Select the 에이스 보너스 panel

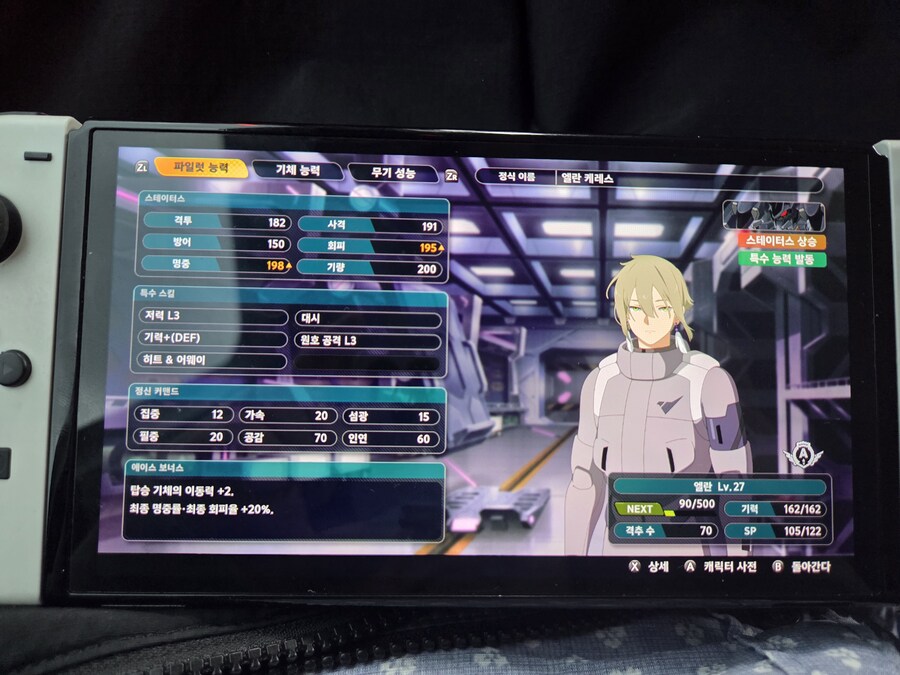[x=285, y=500]
